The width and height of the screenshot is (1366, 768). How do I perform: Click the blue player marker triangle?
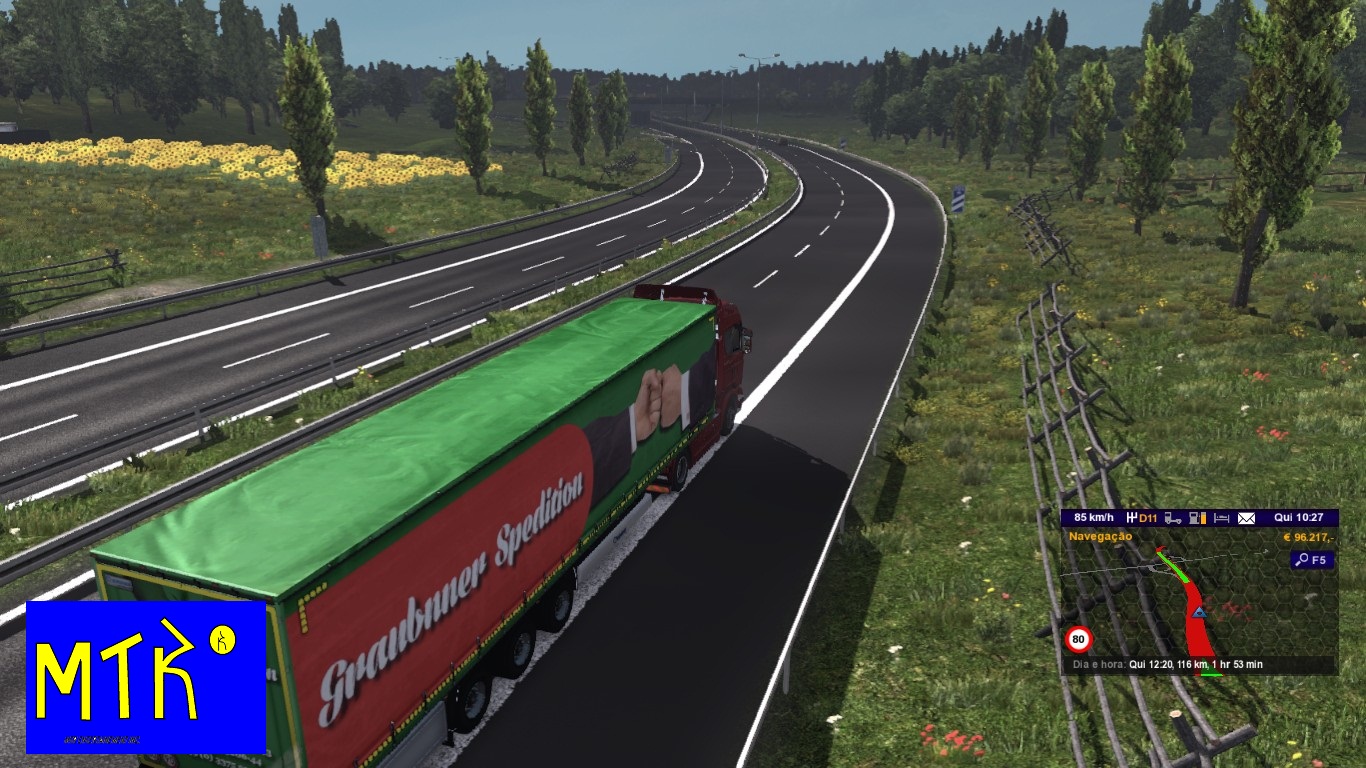[1200, 613]
